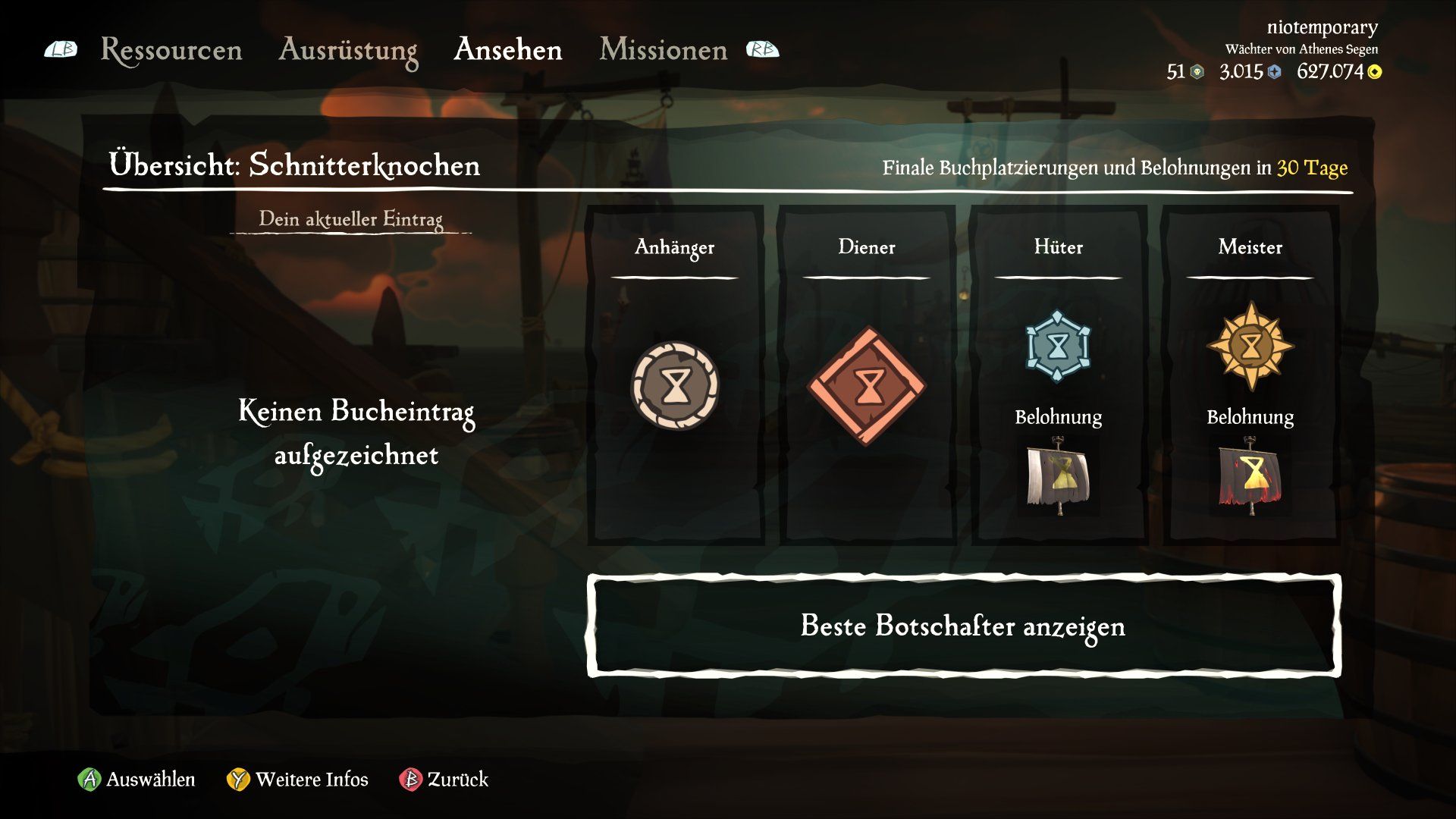Switch to the Ressourcen tab
This screenshot has height=819, width=1456.
point(171,50)
